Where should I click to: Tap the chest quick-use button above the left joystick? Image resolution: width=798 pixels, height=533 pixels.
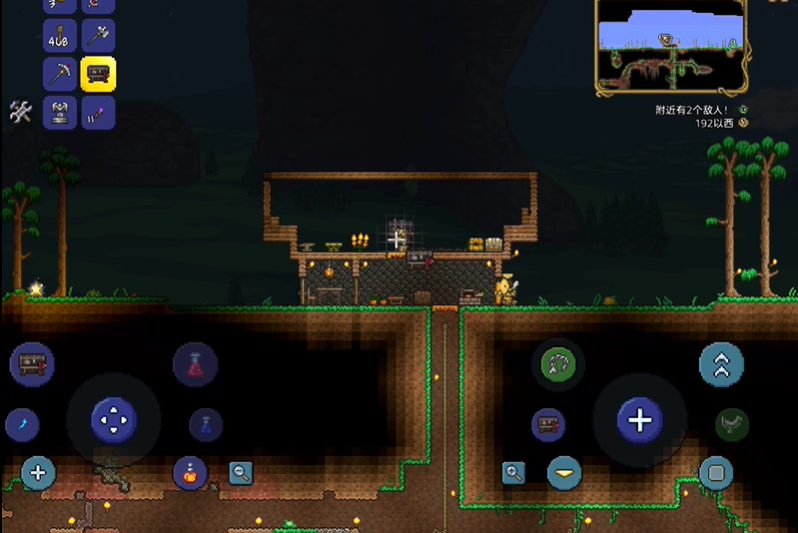[31, 364]
